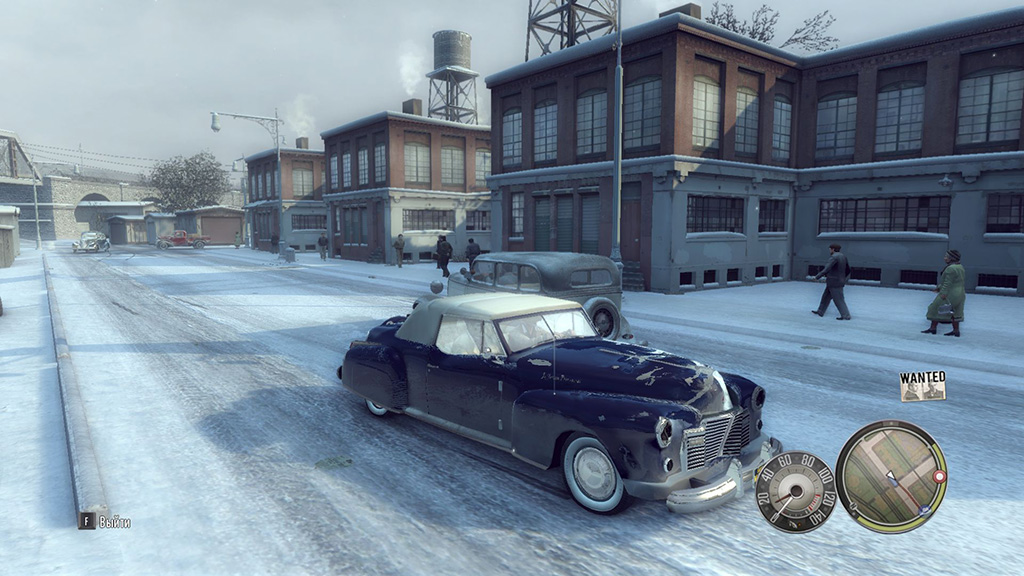Click the WANTED poster icon
The image size is (1024, 576).
pos(922,386)
